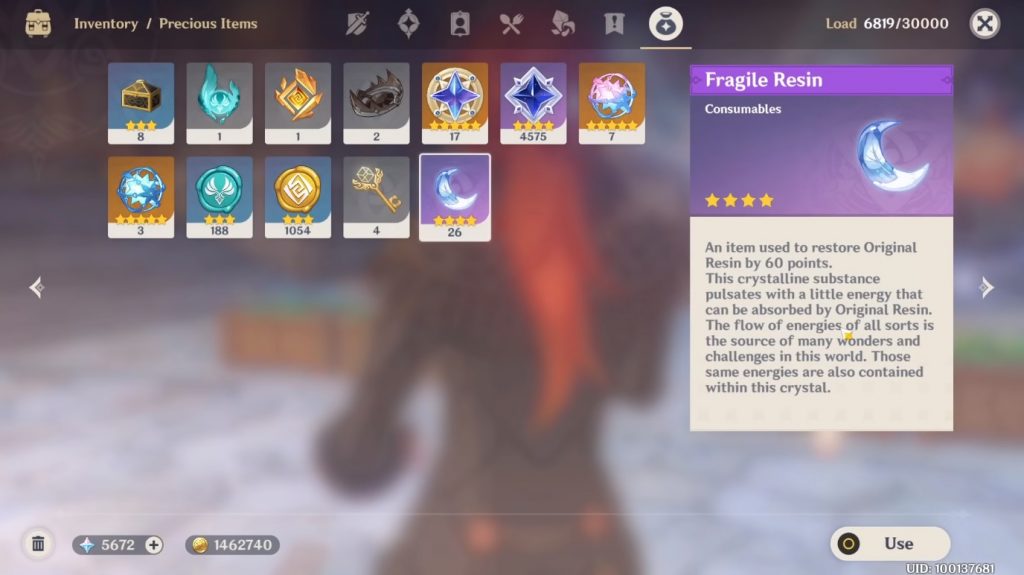Screen dimensions: 1024x575
Task: Open the Materials tab
Action: click(x=563, y=24)
